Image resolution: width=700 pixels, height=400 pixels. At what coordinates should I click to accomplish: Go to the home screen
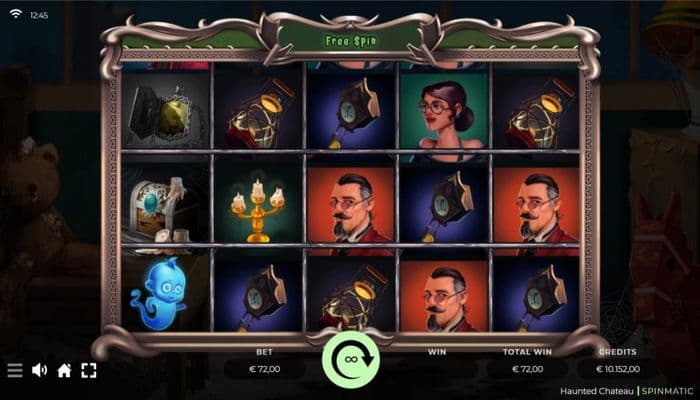point(64,370)
